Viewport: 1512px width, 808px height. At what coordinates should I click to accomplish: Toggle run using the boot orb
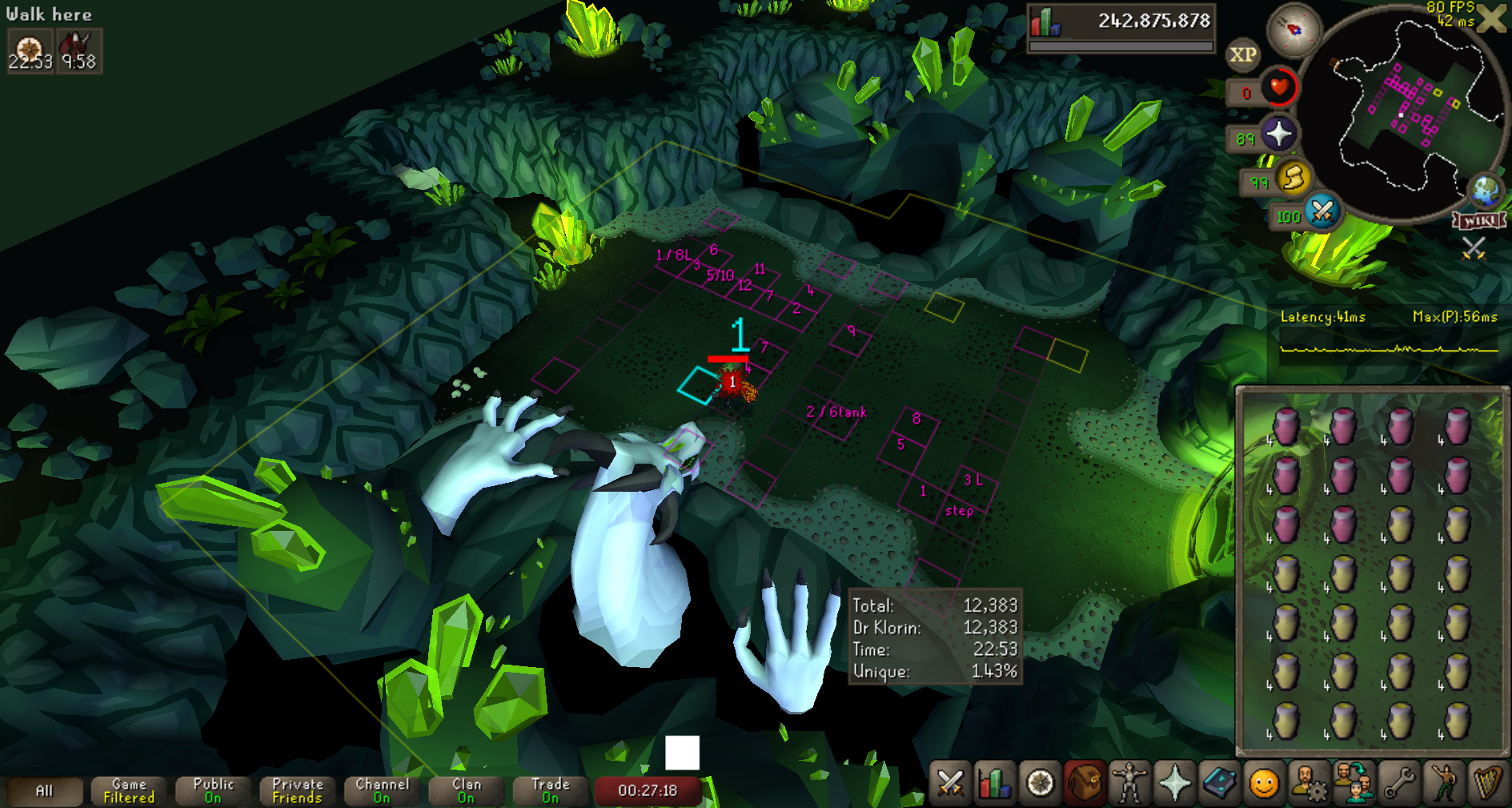(1293, 178)
